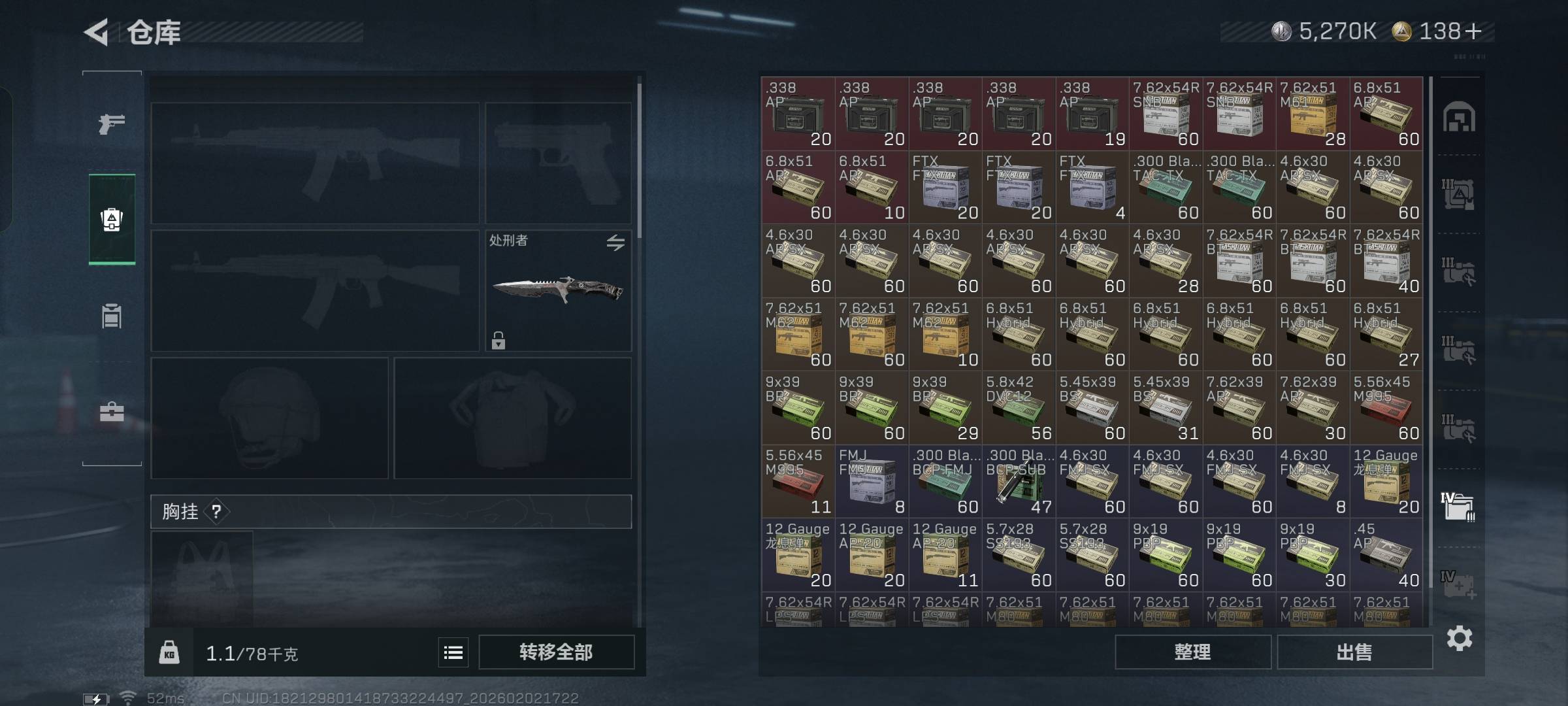This screenshot has width=1568, height=706.
Task: Sort the stash with 整理
Action: (x=1192, y=652)
